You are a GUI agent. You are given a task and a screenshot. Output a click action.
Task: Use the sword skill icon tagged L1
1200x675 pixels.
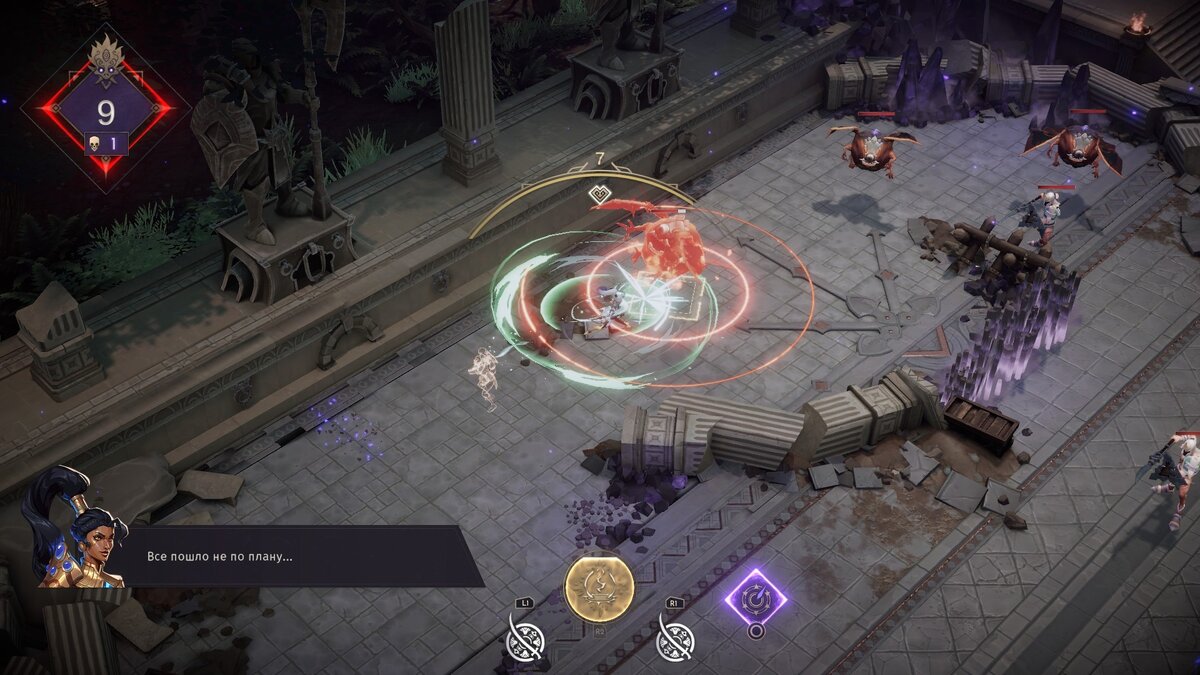(x=528, y=637)
